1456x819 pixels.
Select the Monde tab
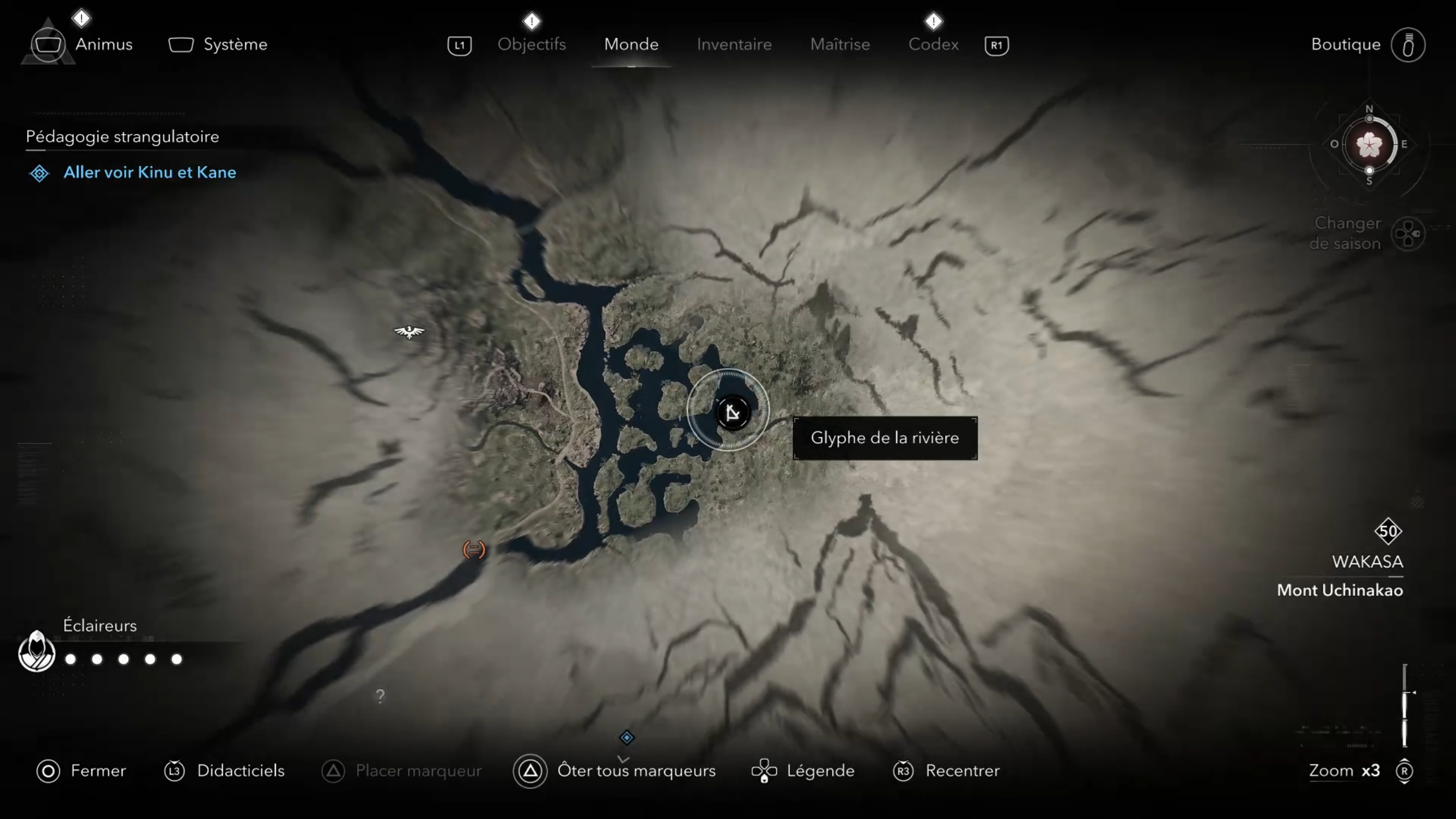pyautogui.click(x=631, y=44)
